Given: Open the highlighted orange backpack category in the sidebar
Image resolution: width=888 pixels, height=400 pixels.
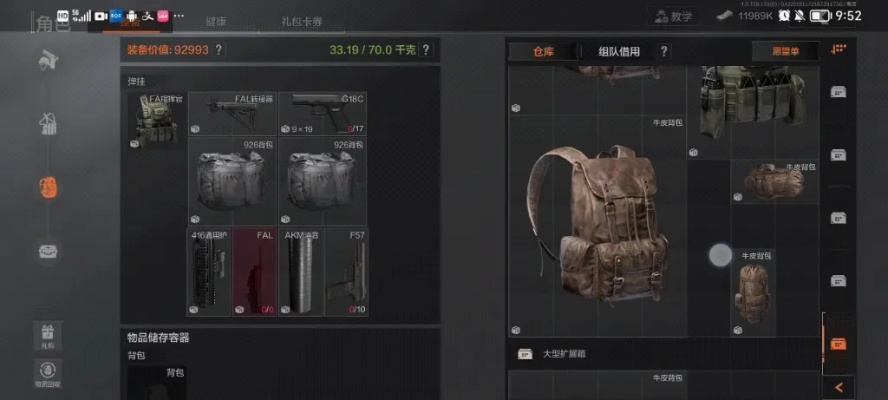Looking at the screenshot, I should [48, 186].
